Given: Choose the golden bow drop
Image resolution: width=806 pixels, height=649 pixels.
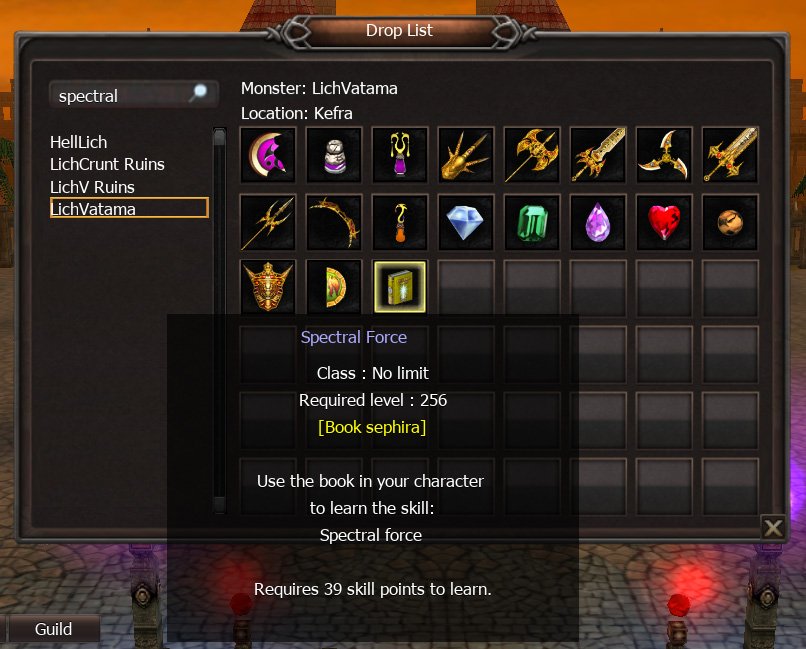Looking at the screenshot, I should coord(334,221).
